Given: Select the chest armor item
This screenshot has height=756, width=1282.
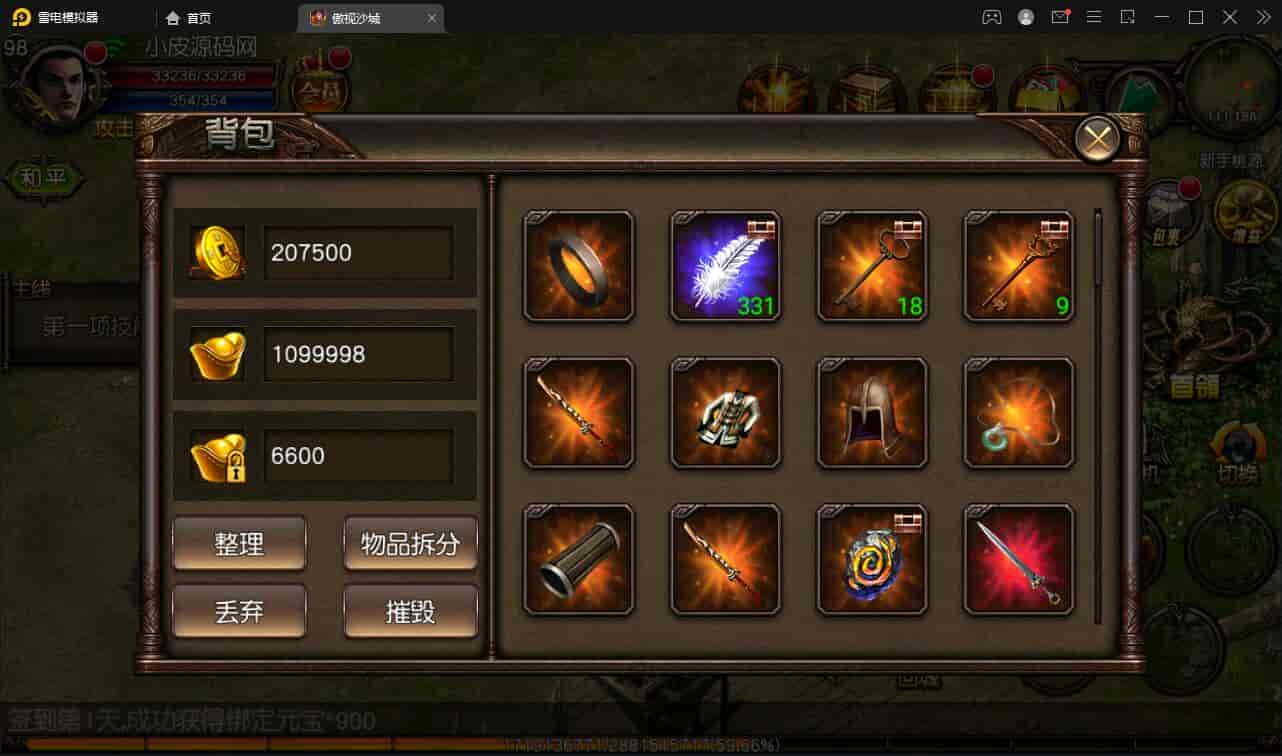Looking at the screenshot, I should click(x=725, y=413).
